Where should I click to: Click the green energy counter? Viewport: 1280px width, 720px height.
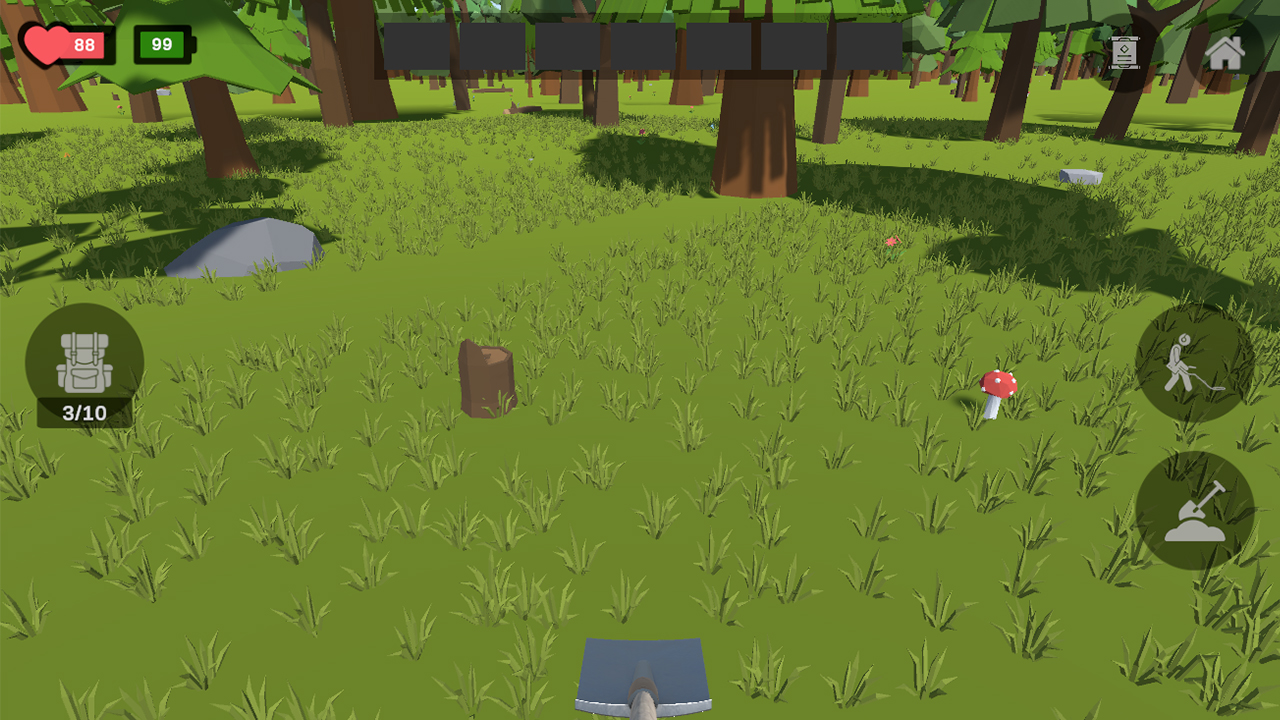(161, 44)
